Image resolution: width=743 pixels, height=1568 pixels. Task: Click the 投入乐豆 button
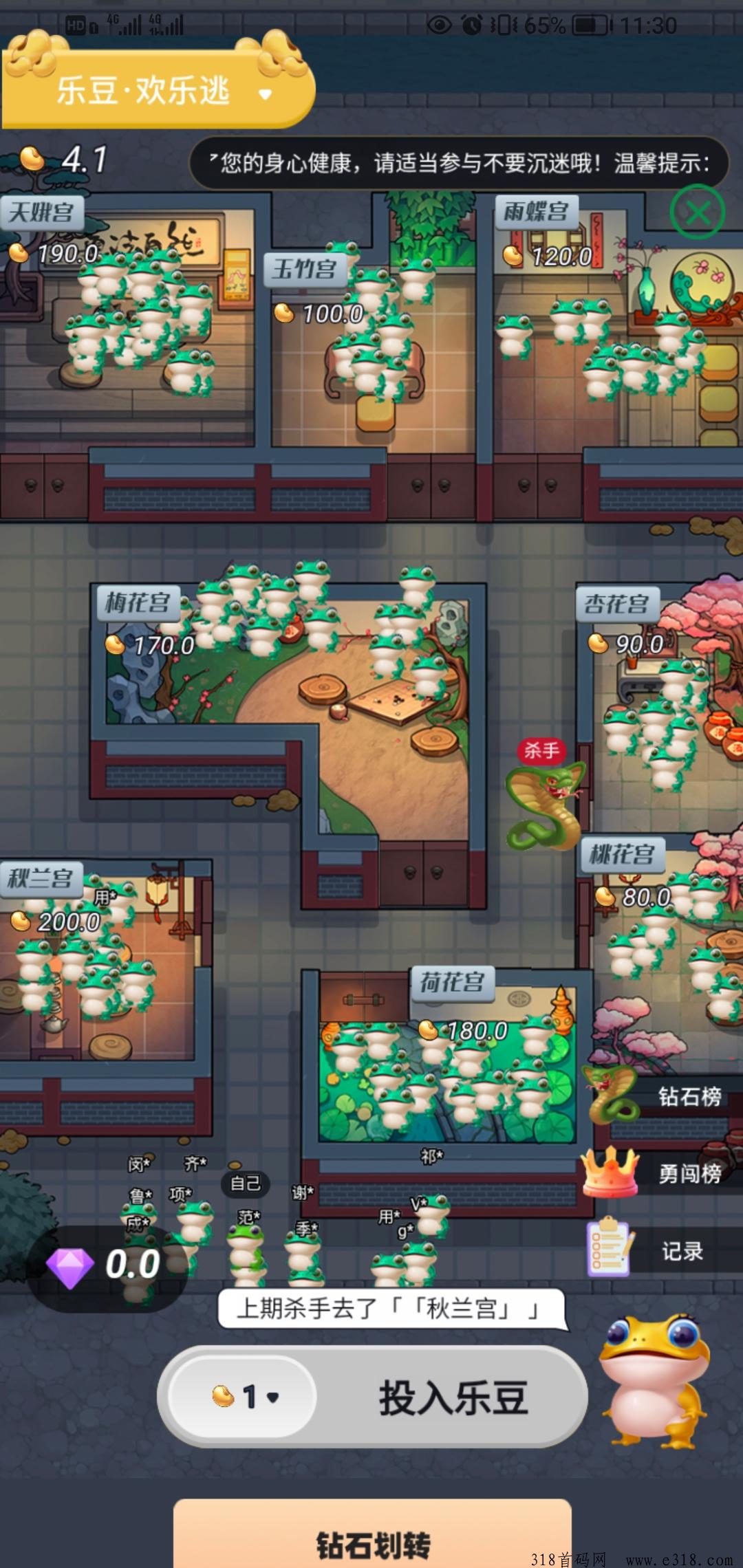(453, 1398)
